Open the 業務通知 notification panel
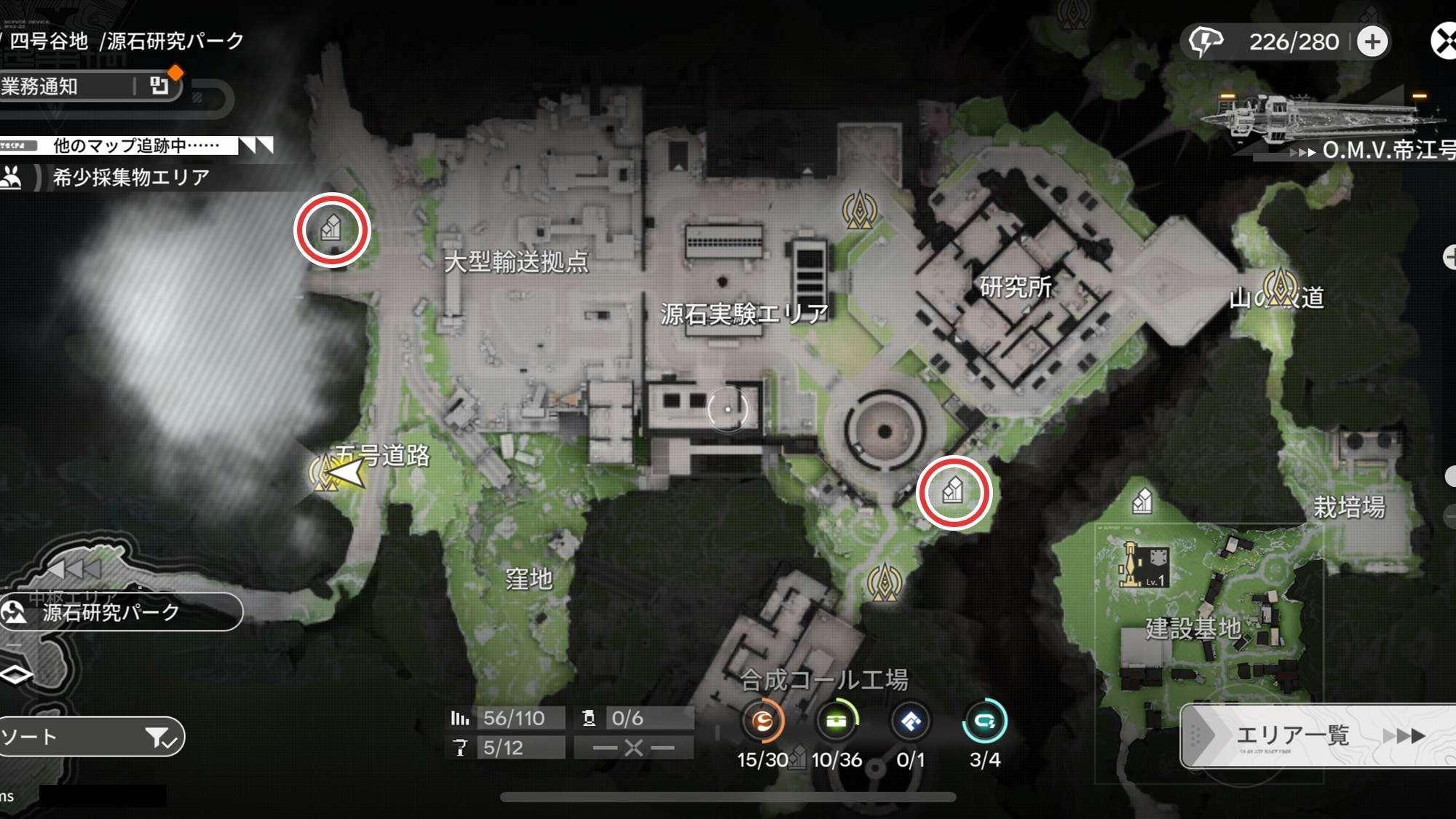This screenshot has height=819, width=1456. pos(87,87)
